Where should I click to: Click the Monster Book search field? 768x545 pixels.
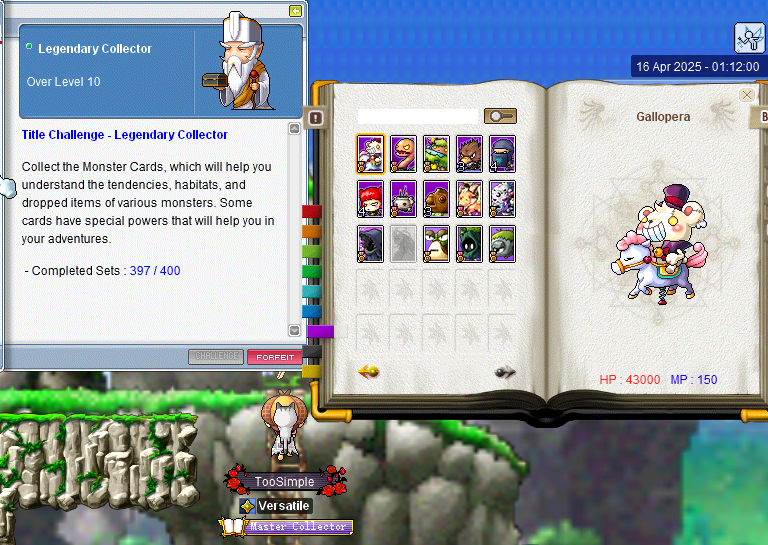click(418, 117)
